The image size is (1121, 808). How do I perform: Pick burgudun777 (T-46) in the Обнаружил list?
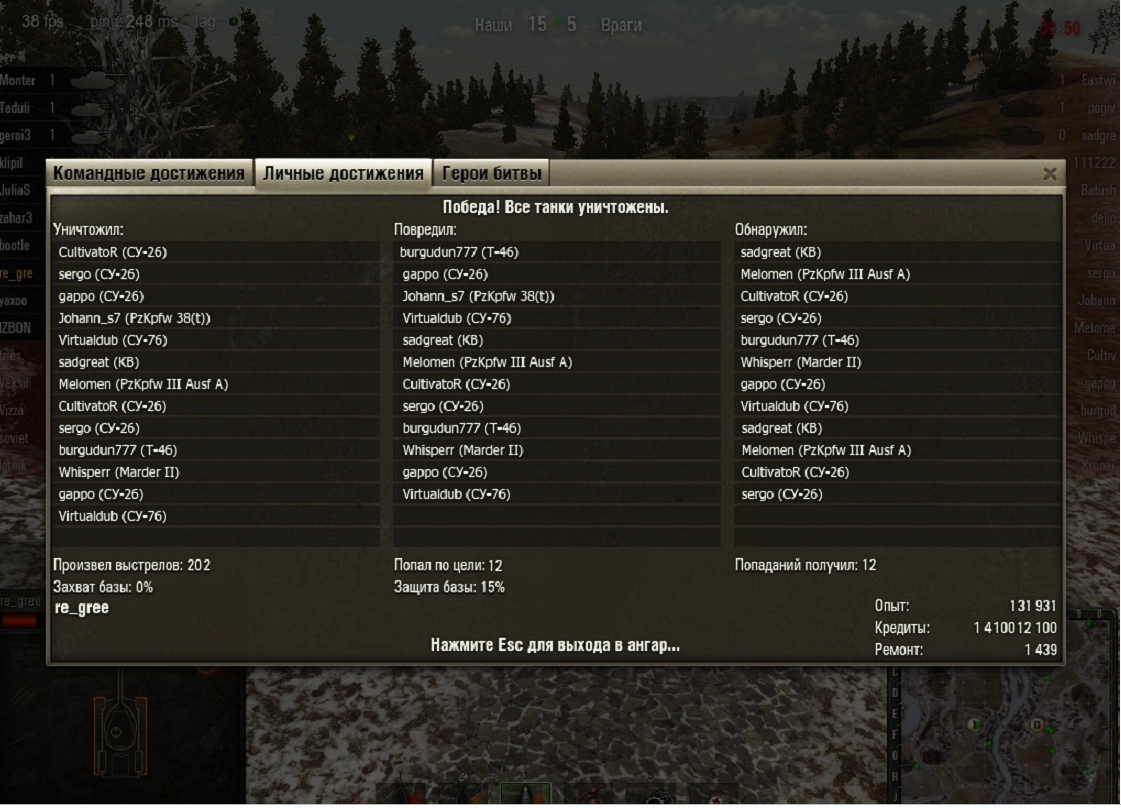pos(800,340)
